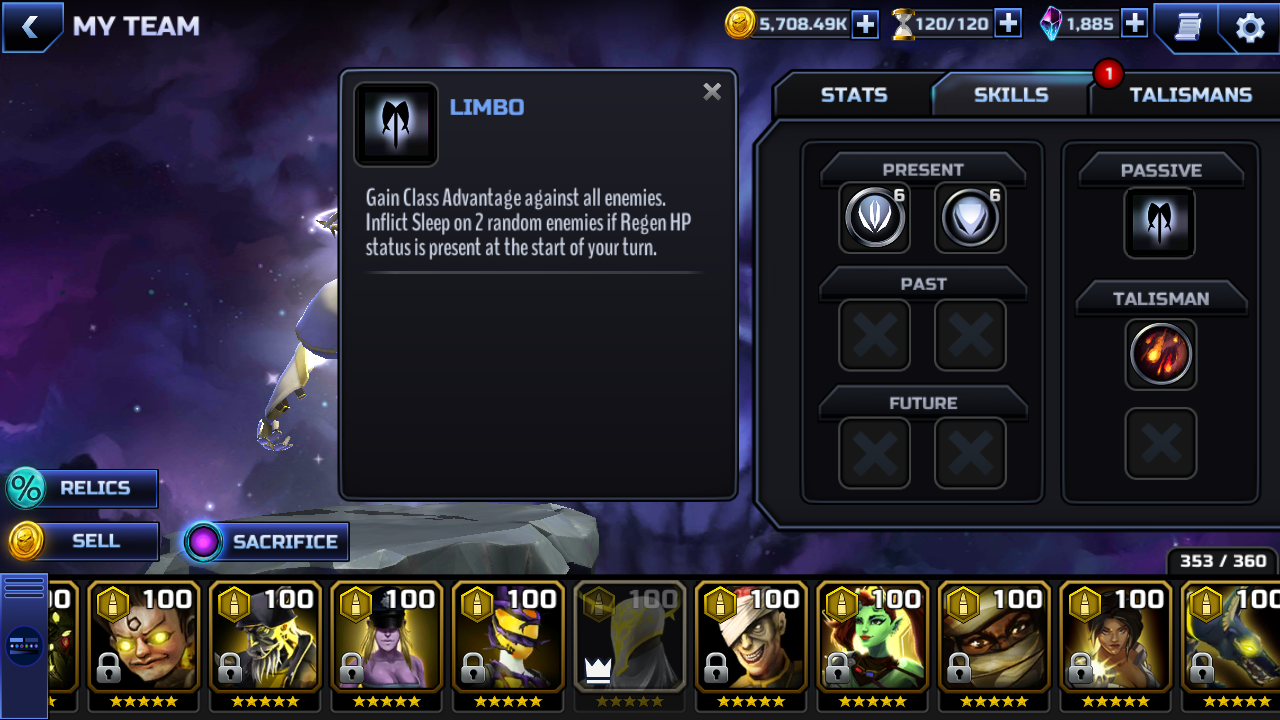Go back using the arrow button
Image resolution: width=1280 pixels, height=720 pixels.
point(31,27)
